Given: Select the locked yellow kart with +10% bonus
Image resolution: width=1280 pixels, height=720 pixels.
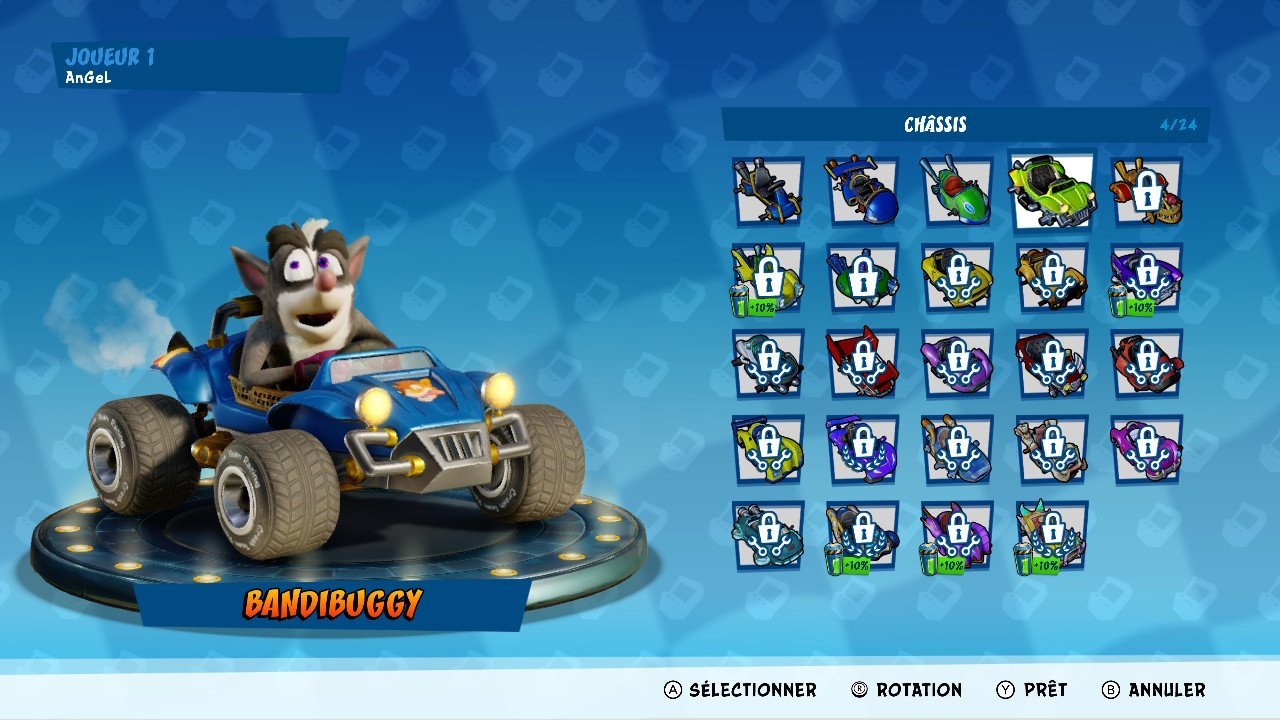Looking at the screenshot, I should [x=767, y=277].
